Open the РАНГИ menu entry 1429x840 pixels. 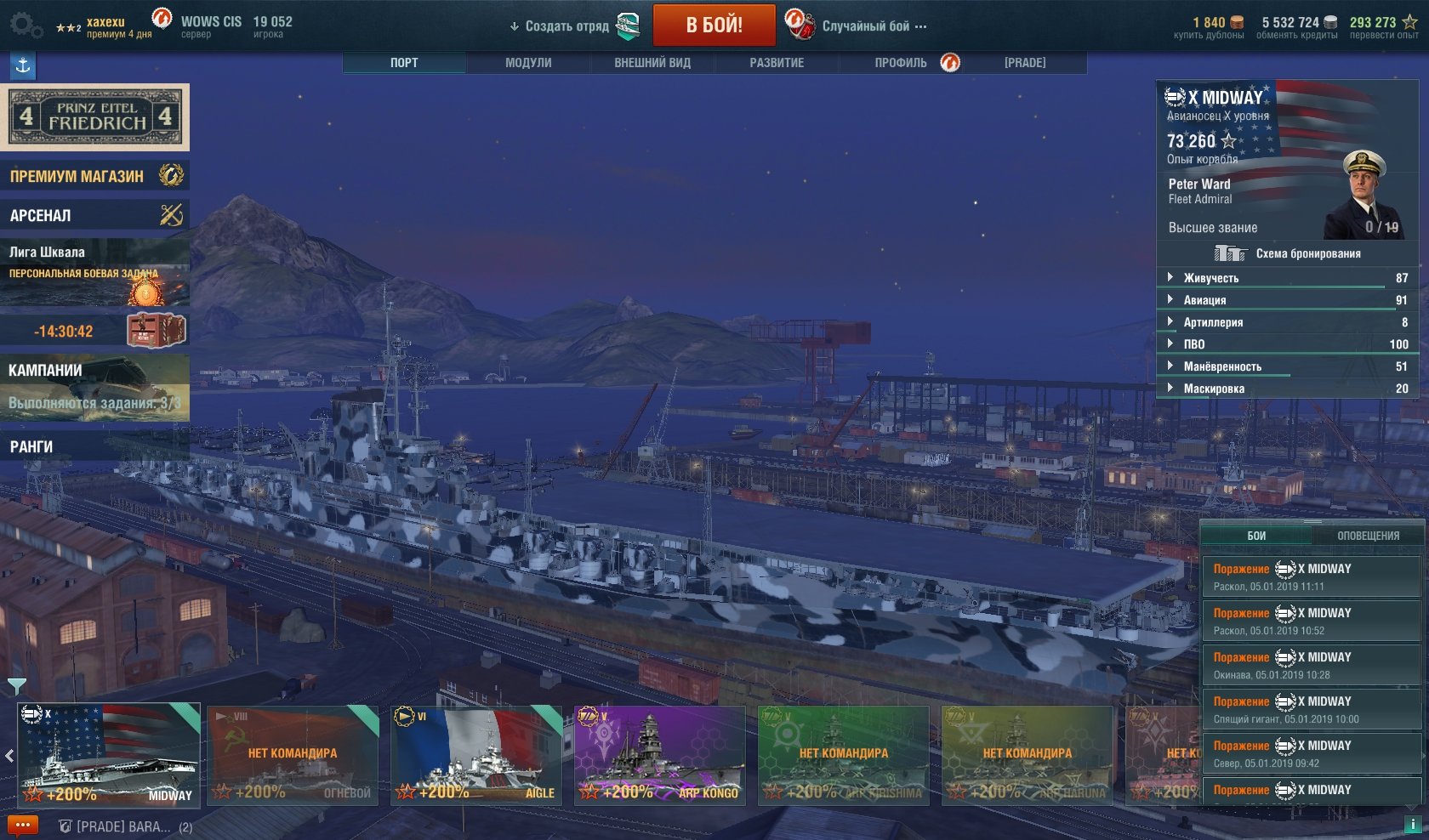tap(94, 446)
